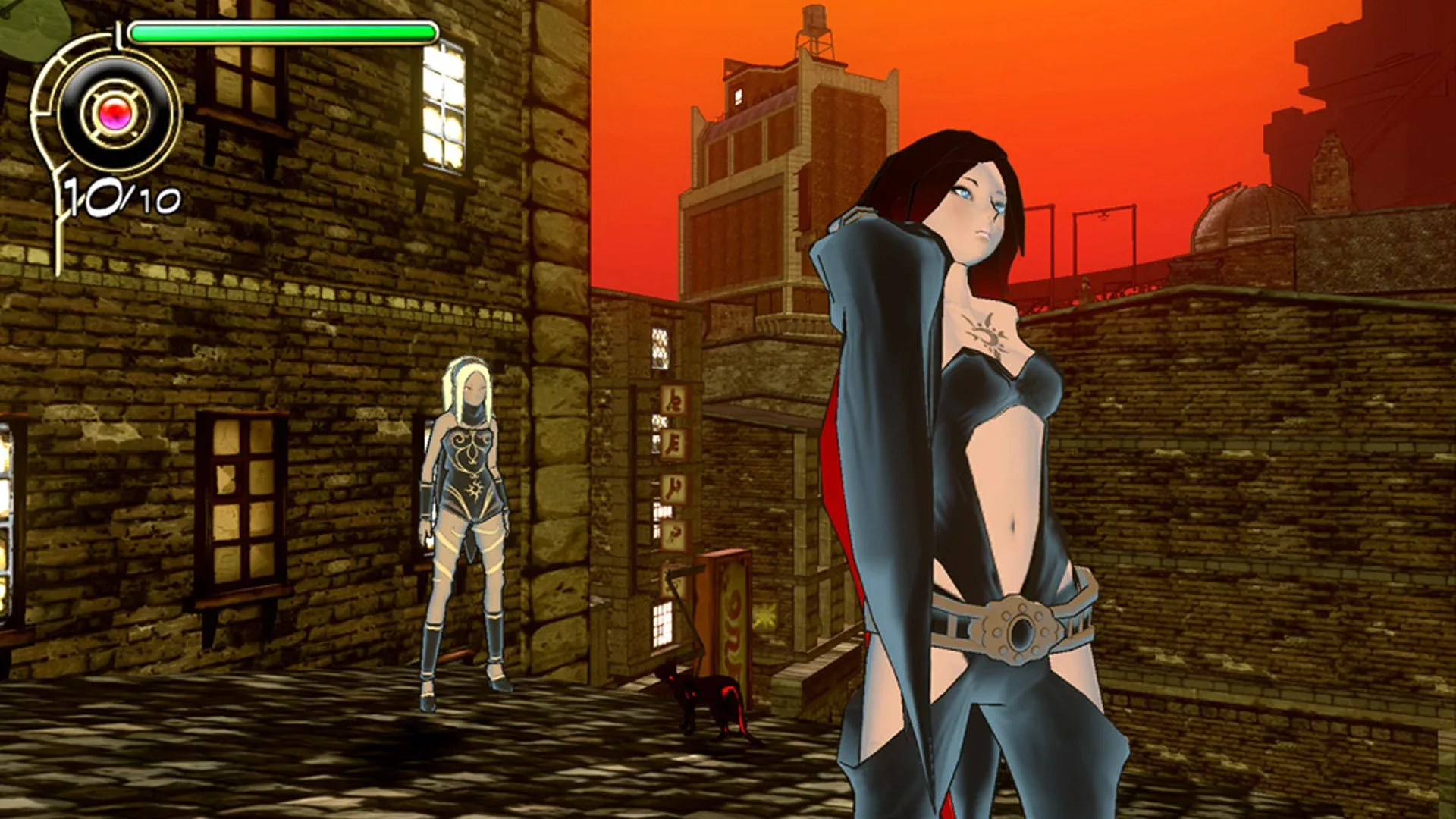The width and height of the screenshot is (1456, 819).
Task: Select the second rune plaque on the sign column
Action: 673,444
